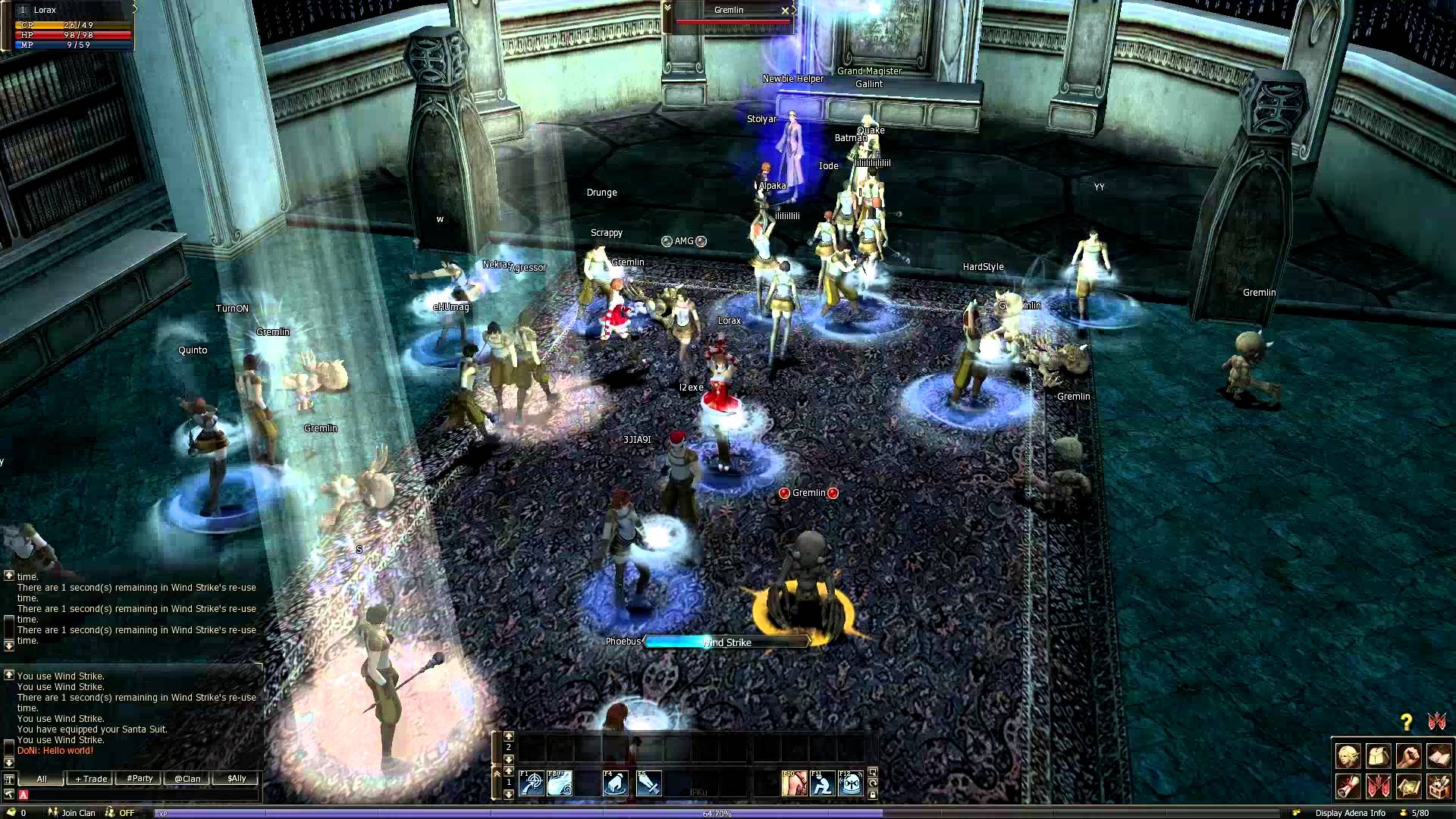The width and height of the screenshot is (1456, 819).
Task: Click the yellow question mark help icon
Action: [1407, 722]
